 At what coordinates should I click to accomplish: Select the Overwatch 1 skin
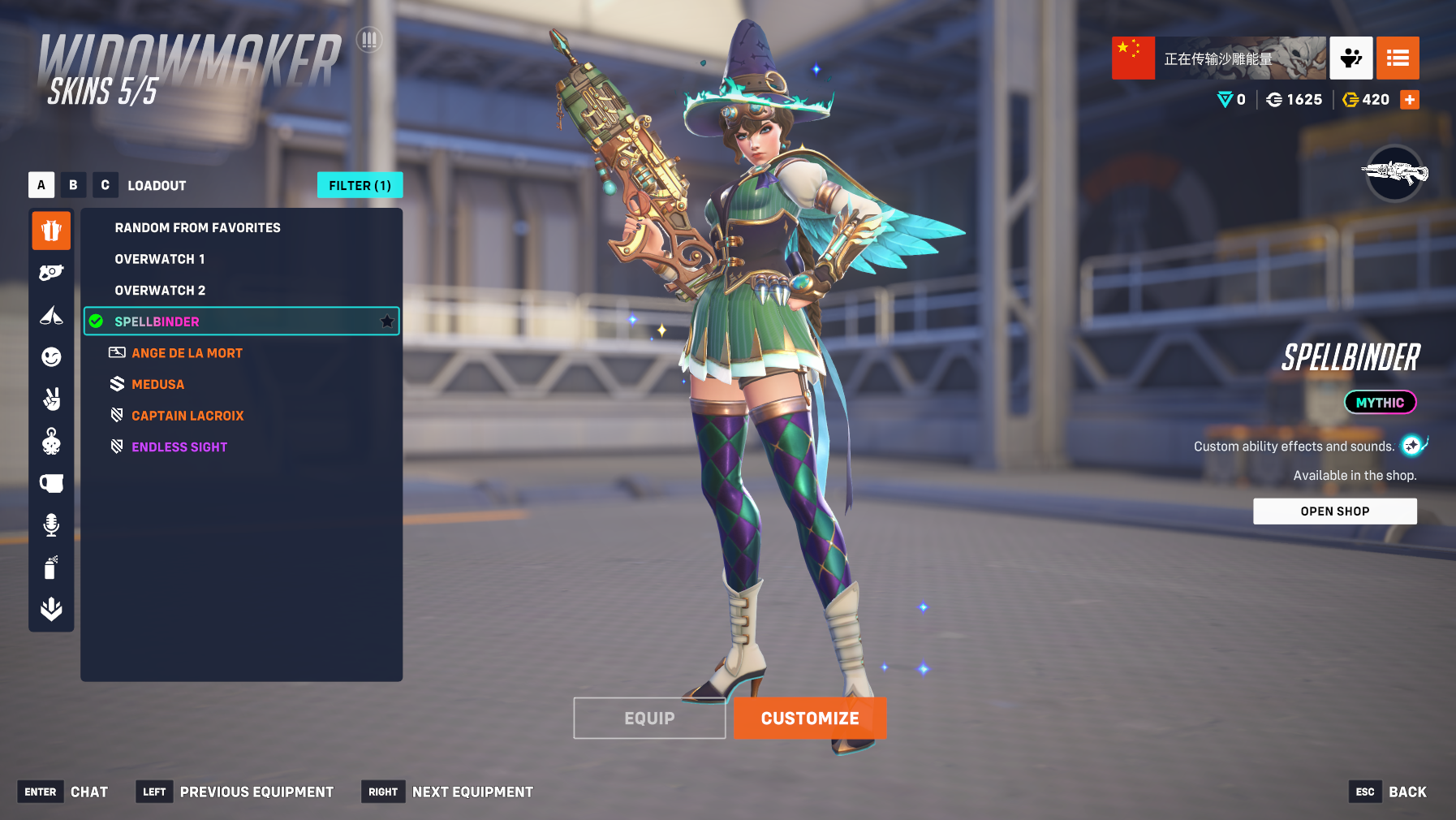[160, 259]
